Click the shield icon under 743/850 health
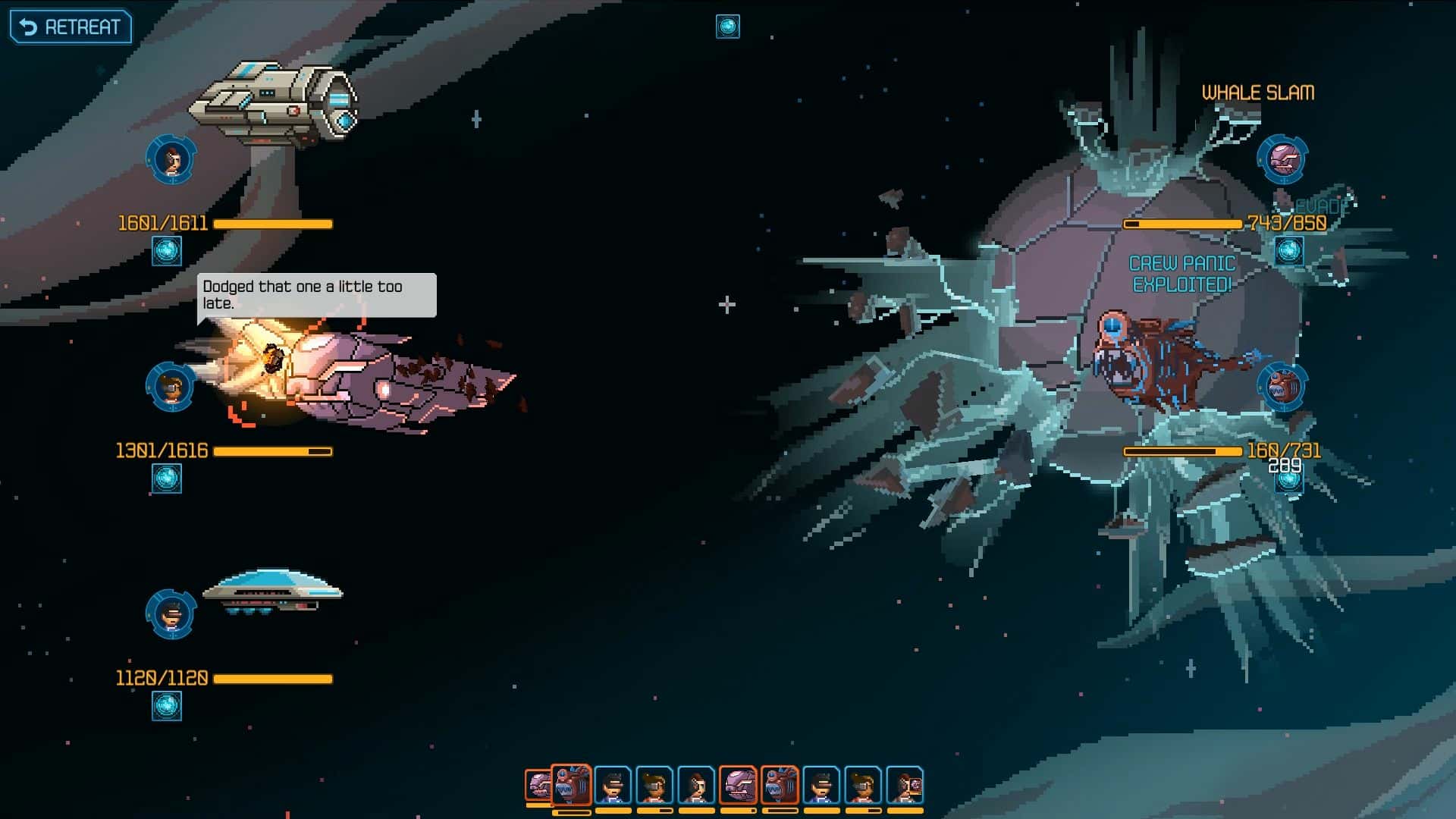The image size is (1456, 819). (x=1288, y=250)
